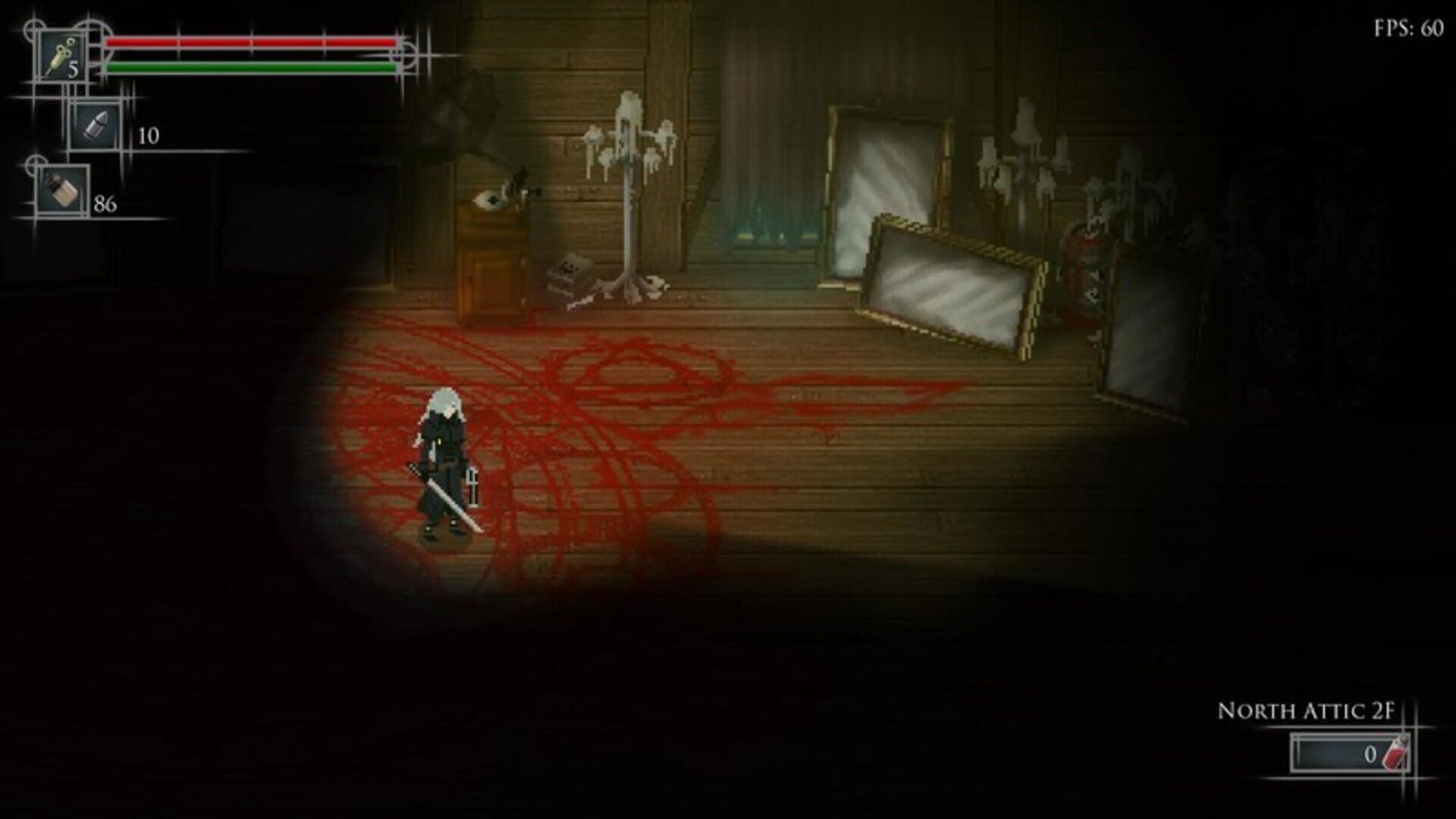The width and height of the screenshot is (1456, 819).
Task: Click the red vial icon beside the echo counter
Action: (x=1398, y=751)
